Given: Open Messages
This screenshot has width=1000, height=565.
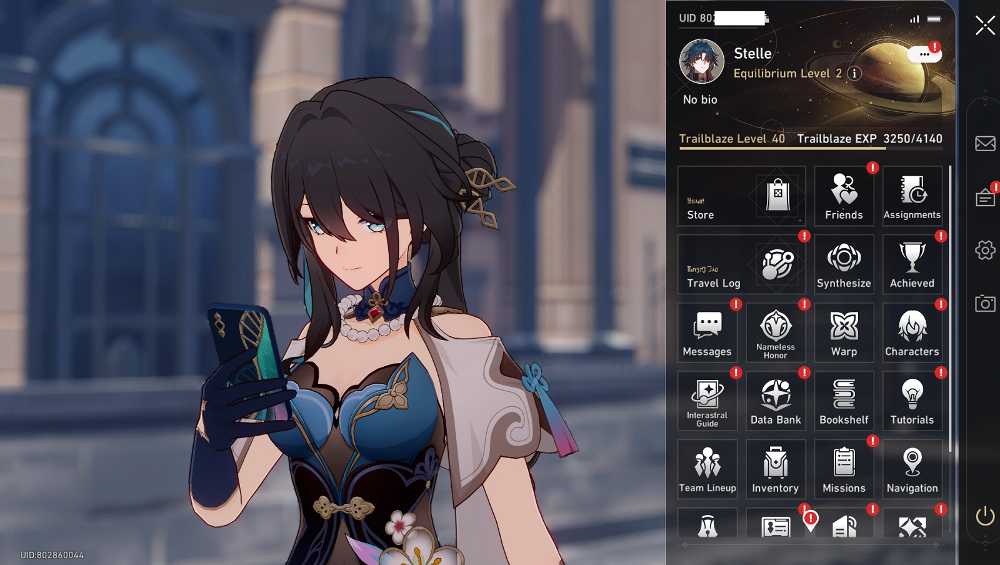Looking at the screenshot, I should pyautogui.click(x=707, y=332).
